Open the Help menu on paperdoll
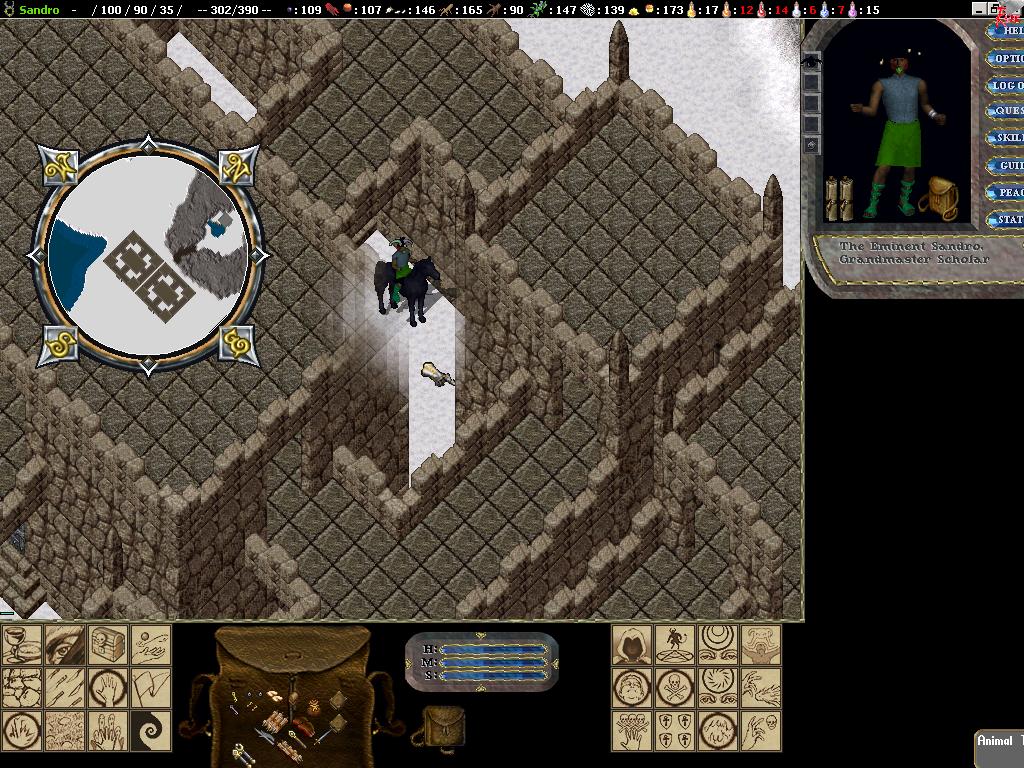The width and height of the screenshot is (1024, 768). tap(1008, 31)
